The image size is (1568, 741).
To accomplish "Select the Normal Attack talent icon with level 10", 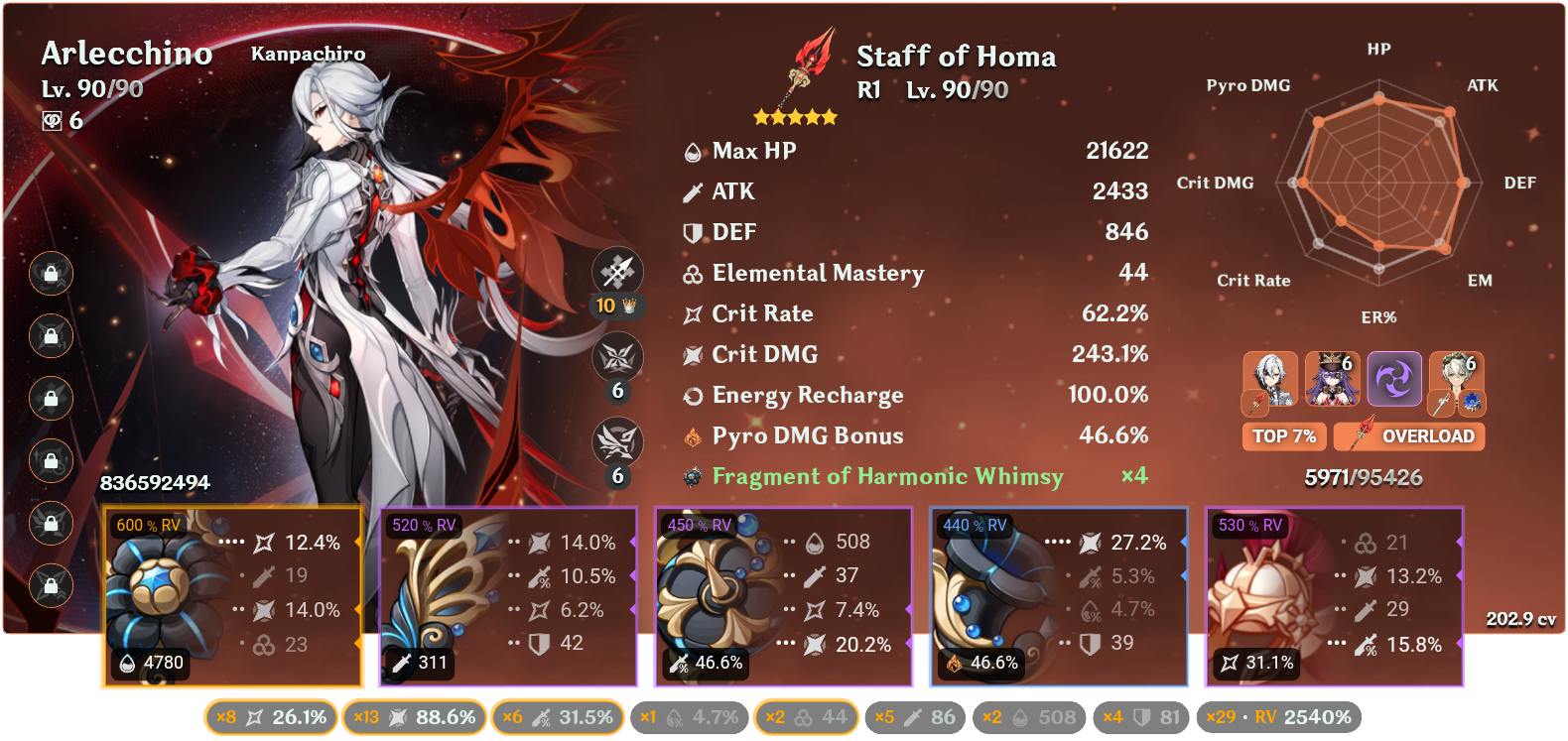I will click(x=619, y=270).
